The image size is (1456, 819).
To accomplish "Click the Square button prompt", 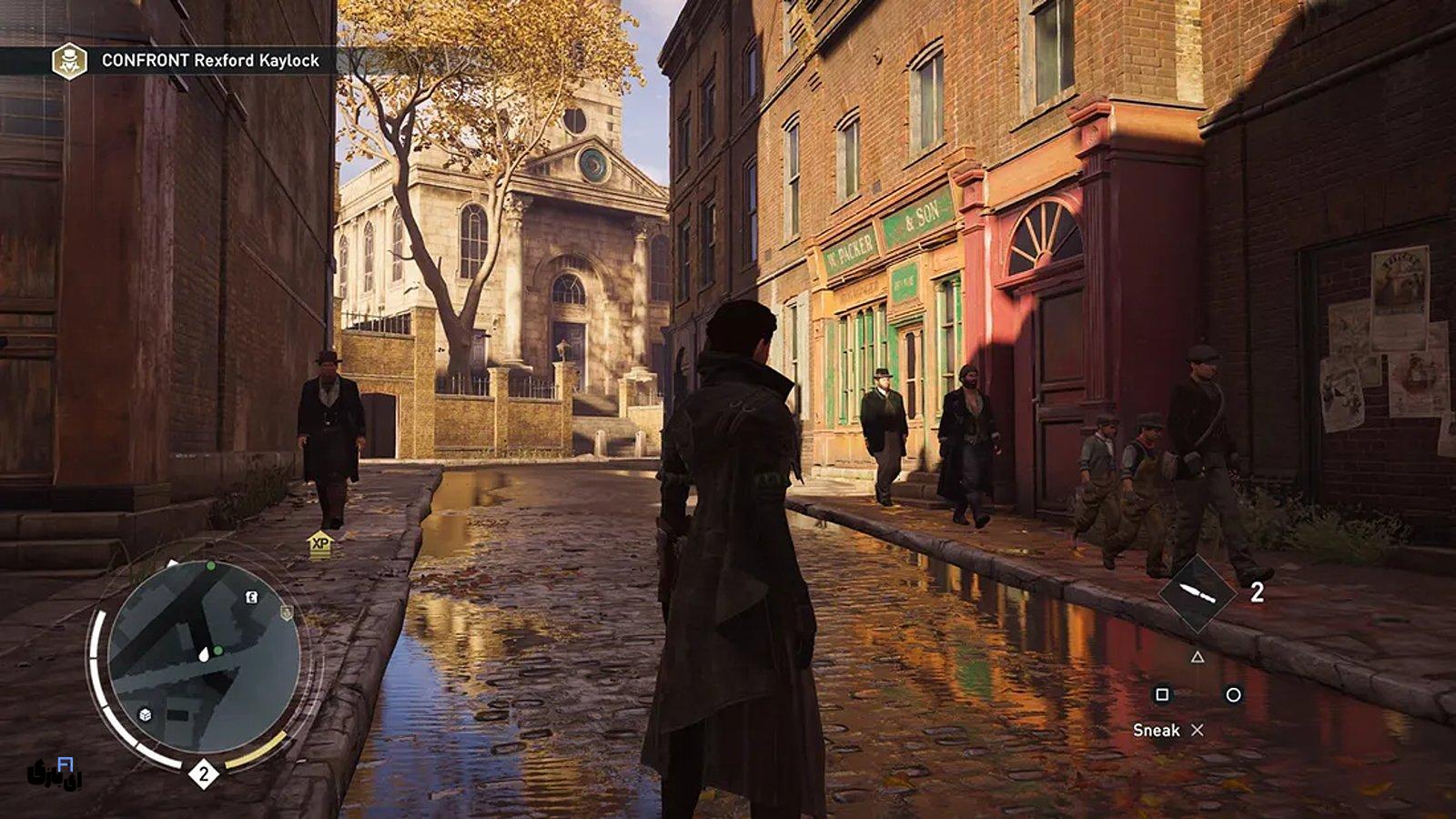I will click(1162, 694).
